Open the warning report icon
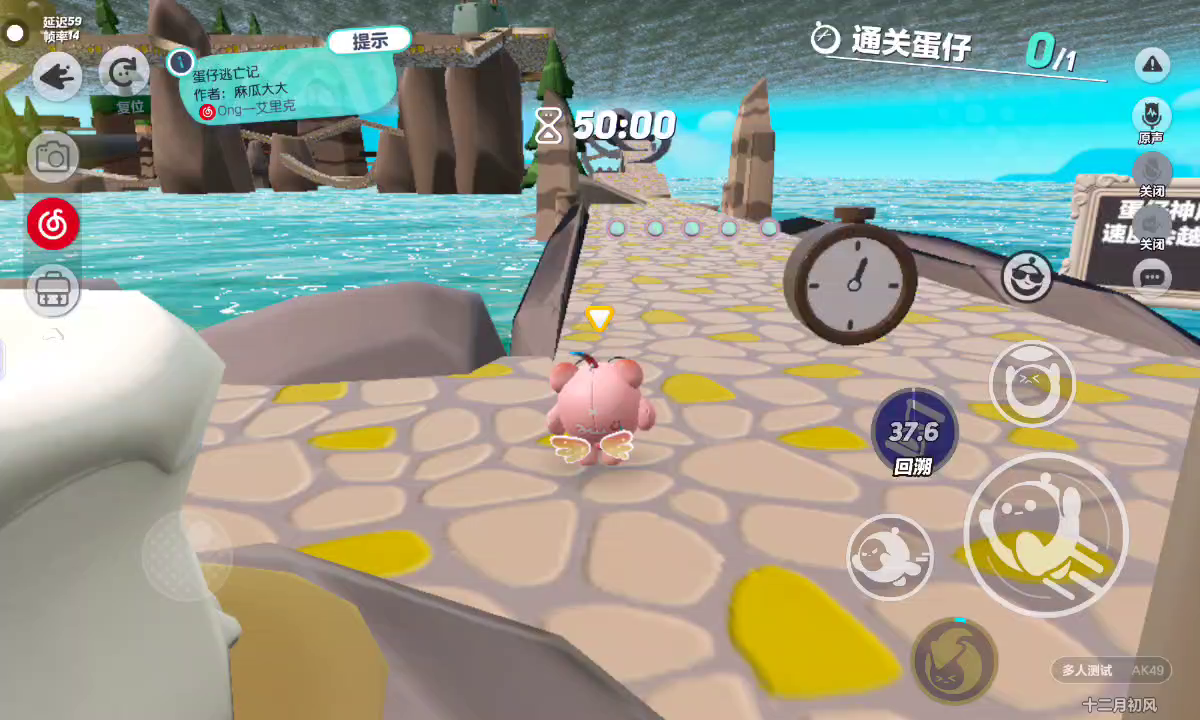Viewport: 1200px width, 720px height. pos(1152,65)
